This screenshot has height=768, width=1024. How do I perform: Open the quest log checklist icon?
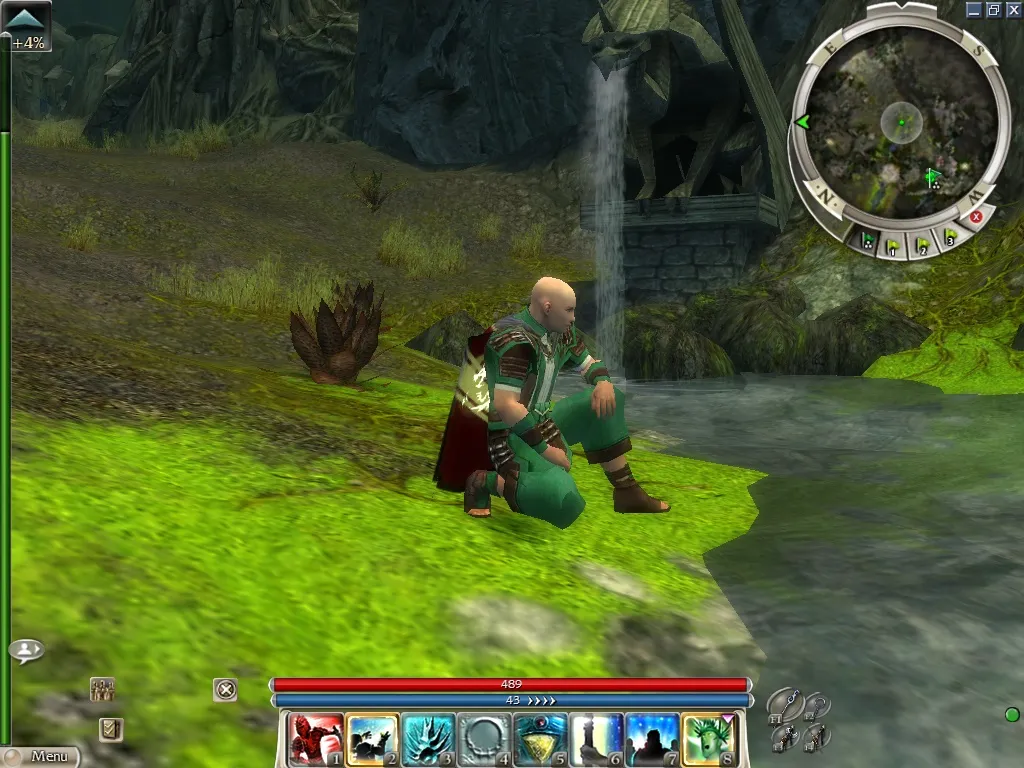point(111,730)
